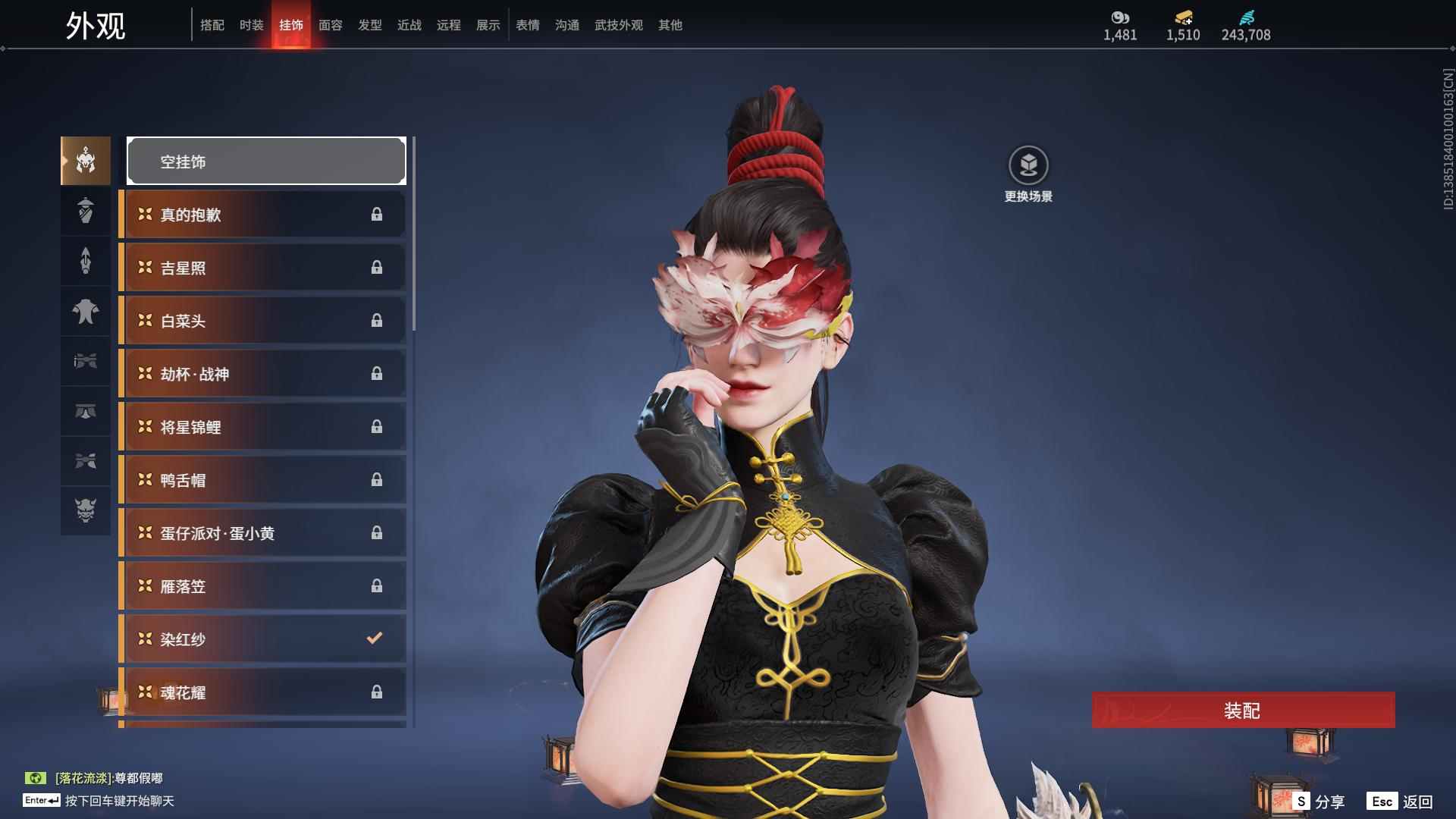
Task: Return using the 返回 button
Action: click(x=1401, y=801)
